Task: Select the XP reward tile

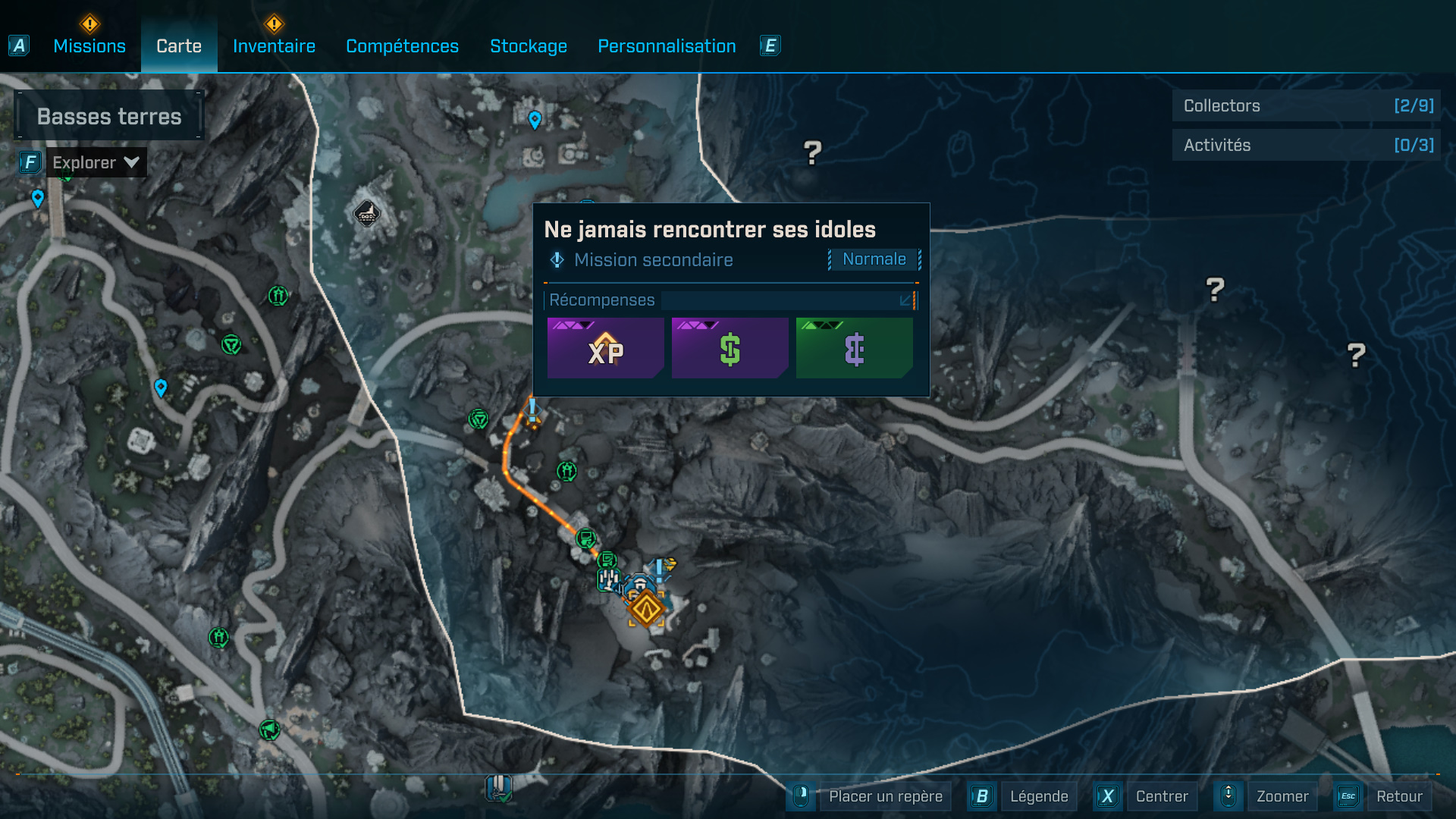Action: click(605, 349)
